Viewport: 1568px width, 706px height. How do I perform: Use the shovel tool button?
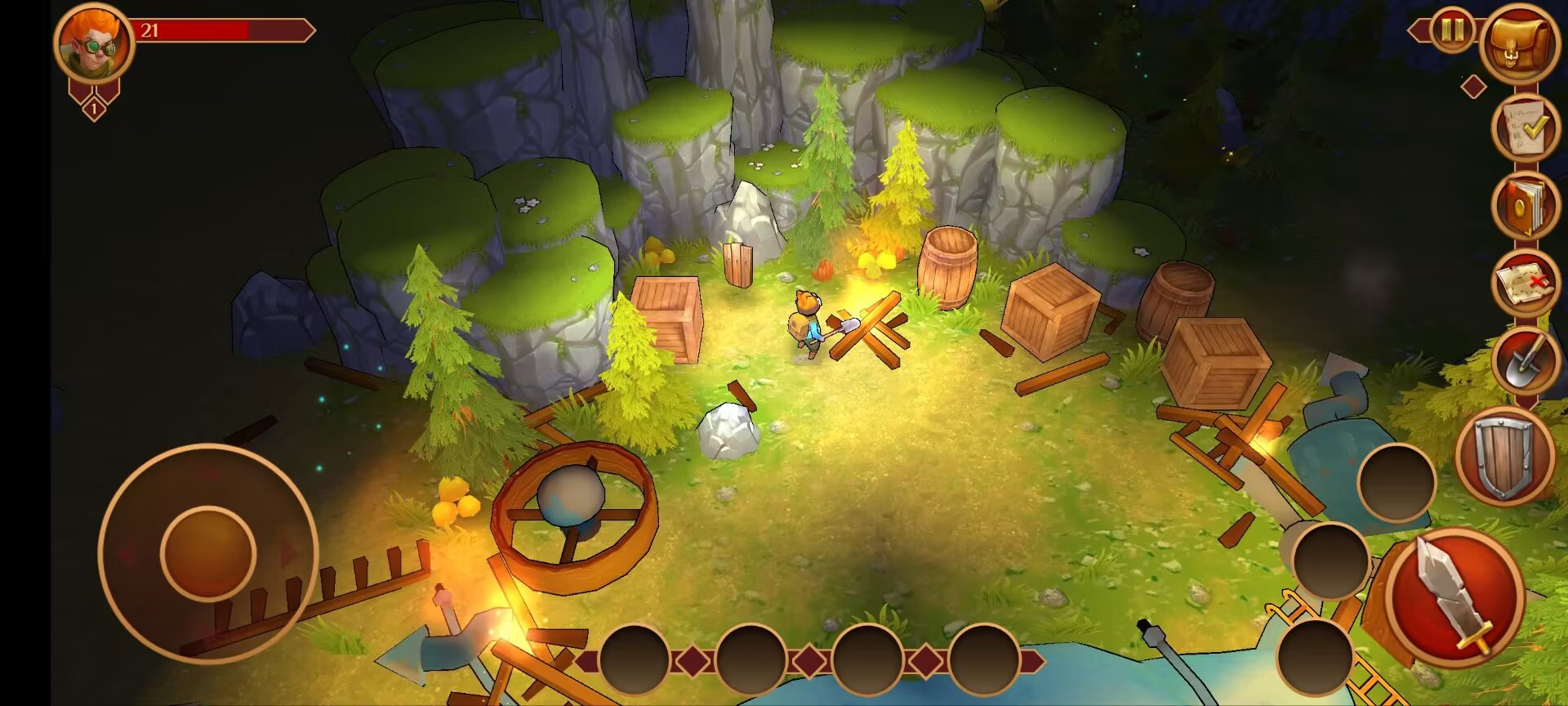coord(1525,360)
